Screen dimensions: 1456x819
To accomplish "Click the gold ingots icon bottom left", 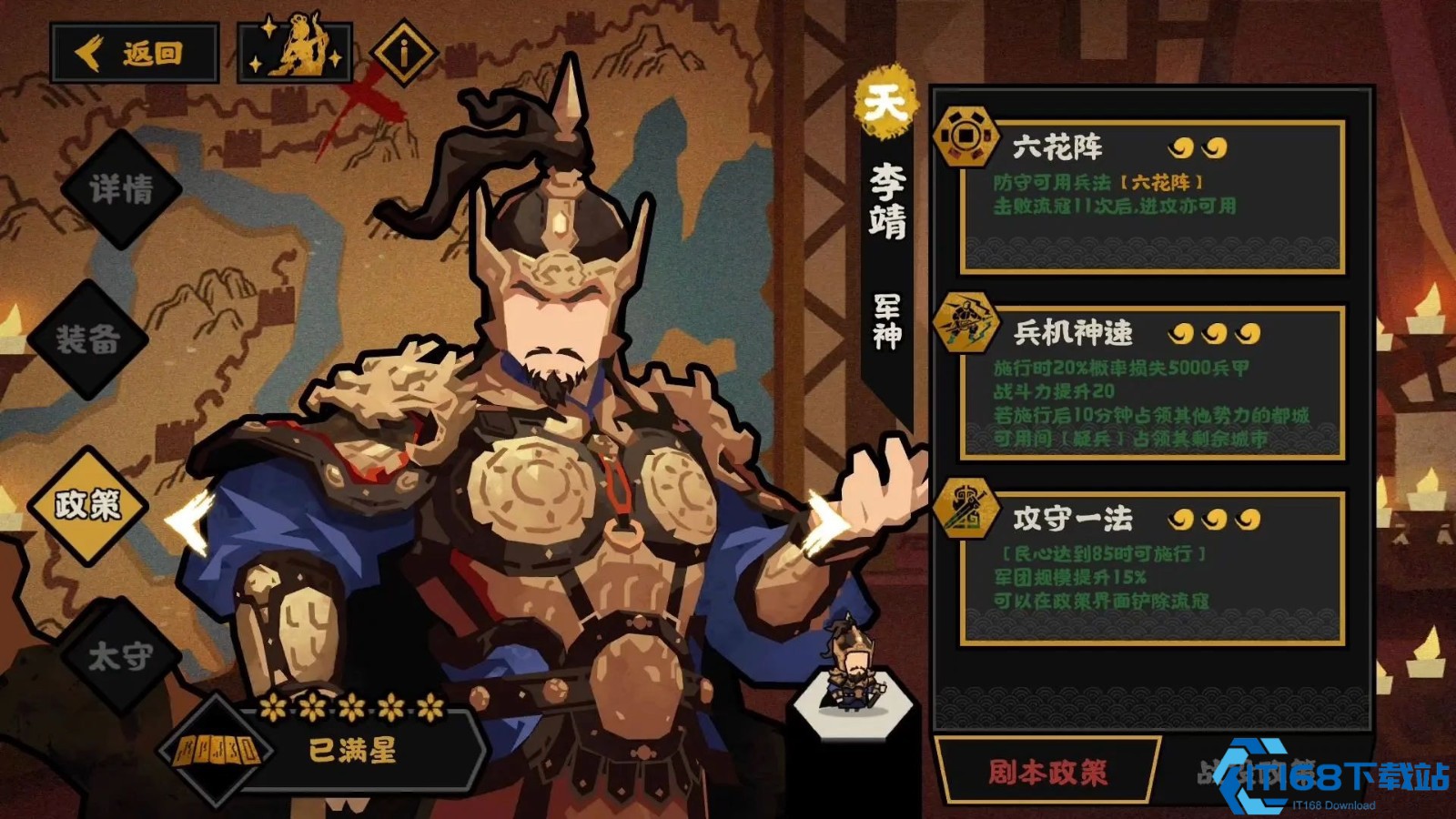I will [x=220, y=751].
